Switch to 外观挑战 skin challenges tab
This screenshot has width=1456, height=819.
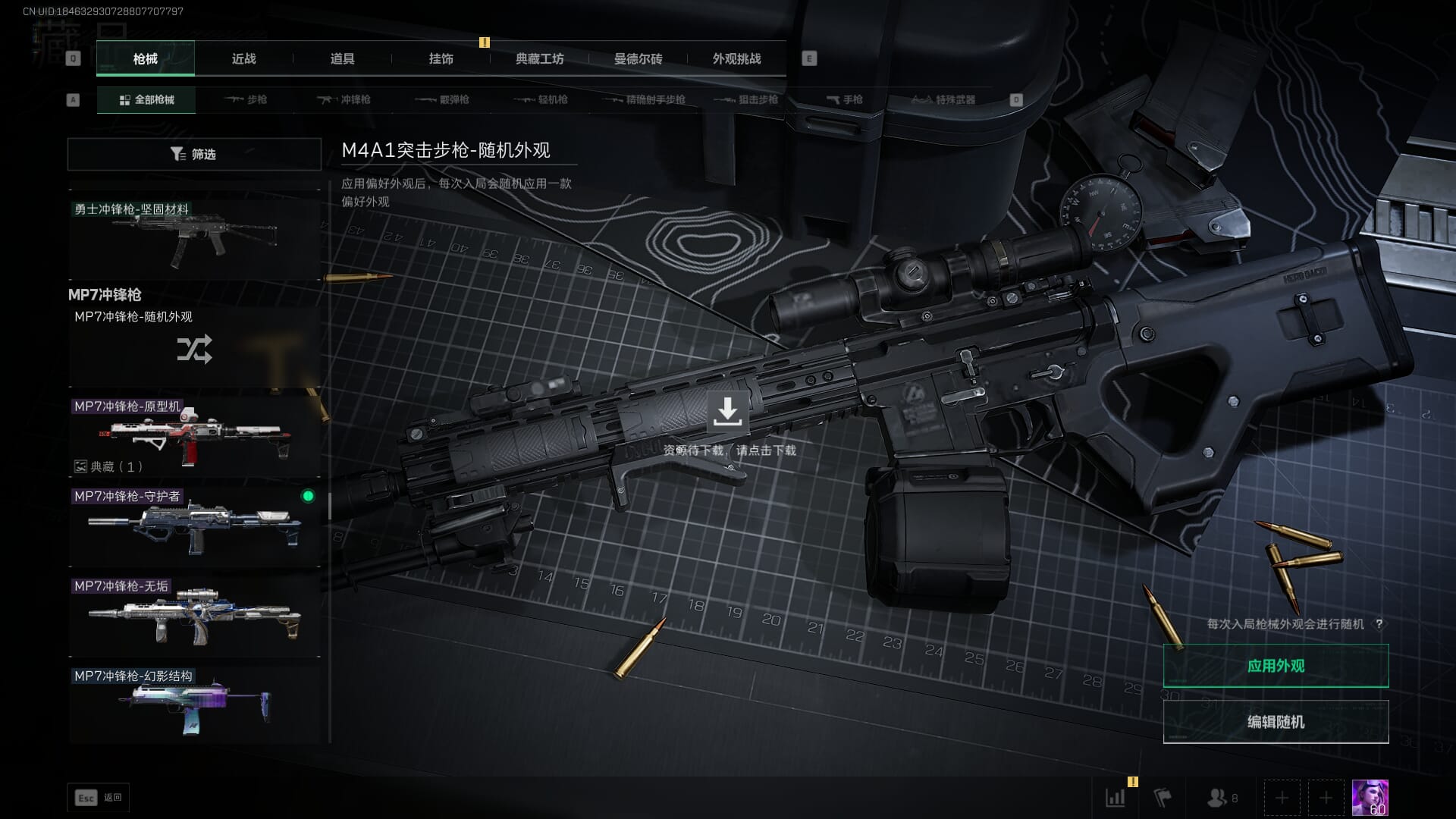(x=736, y=58)
